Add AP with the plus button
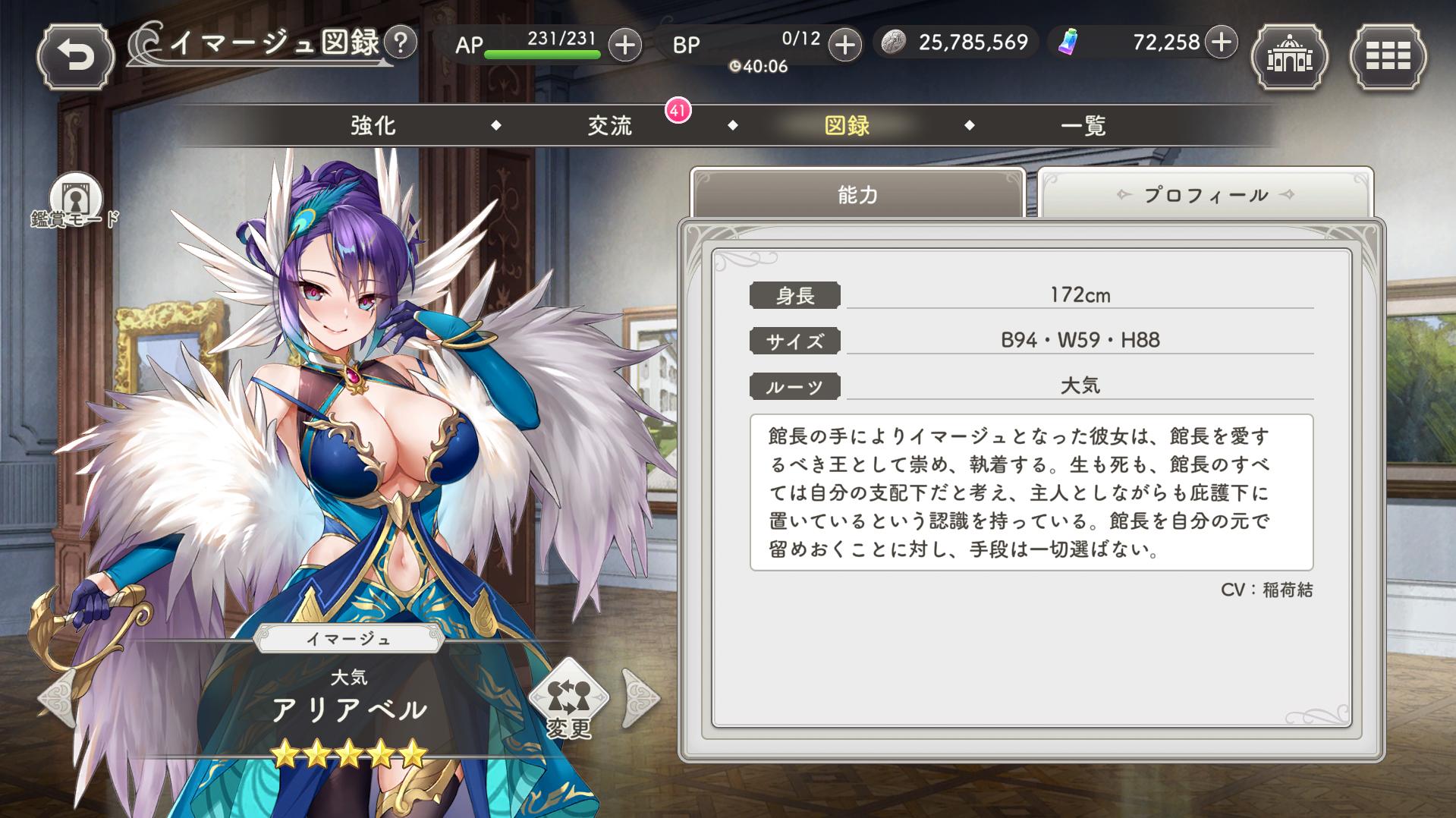Viewport: 1456px width, 818px height. pyautogui.click(x=624, y=45)
